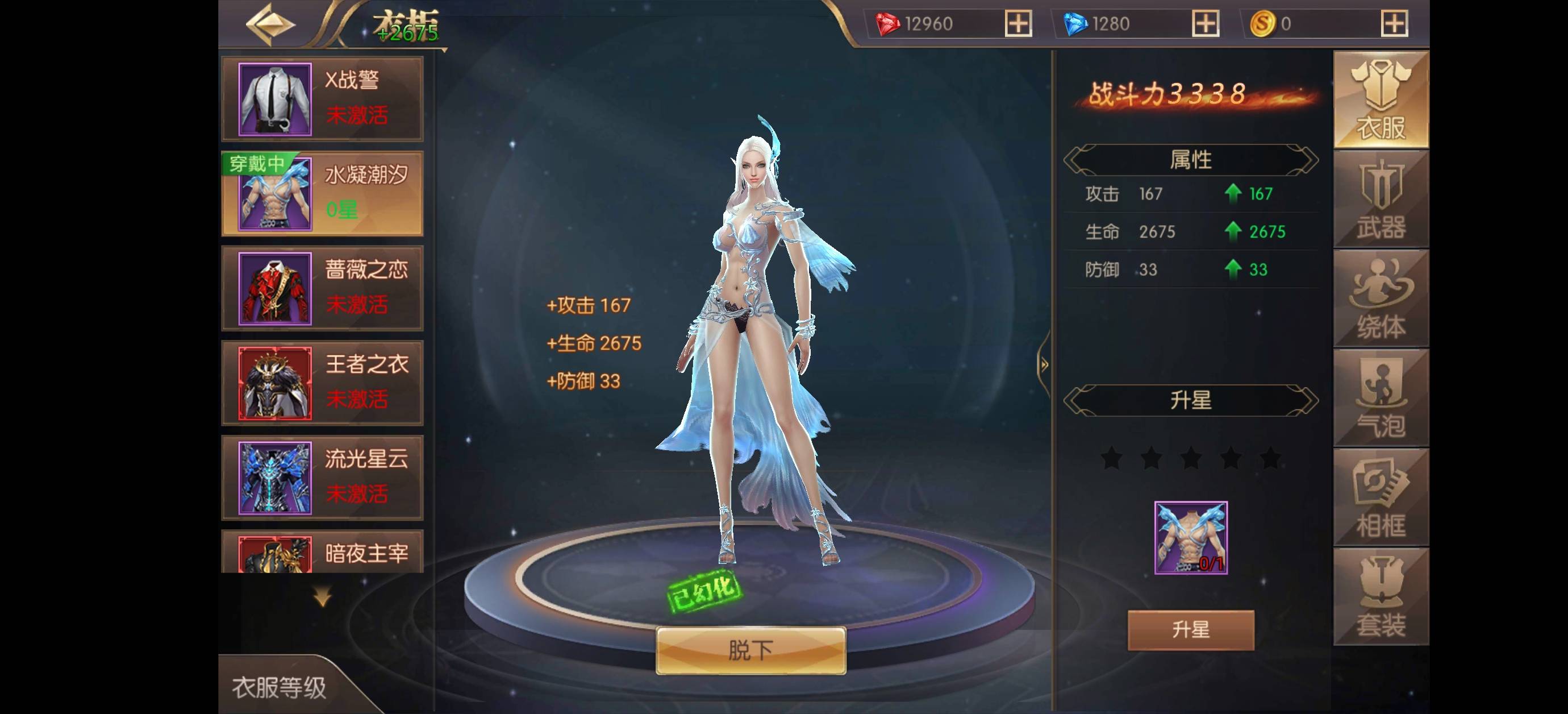Pick the 暗夜主宰 outfit
The width and height of the screenshot is (1568, 714).
pos(322,553)
